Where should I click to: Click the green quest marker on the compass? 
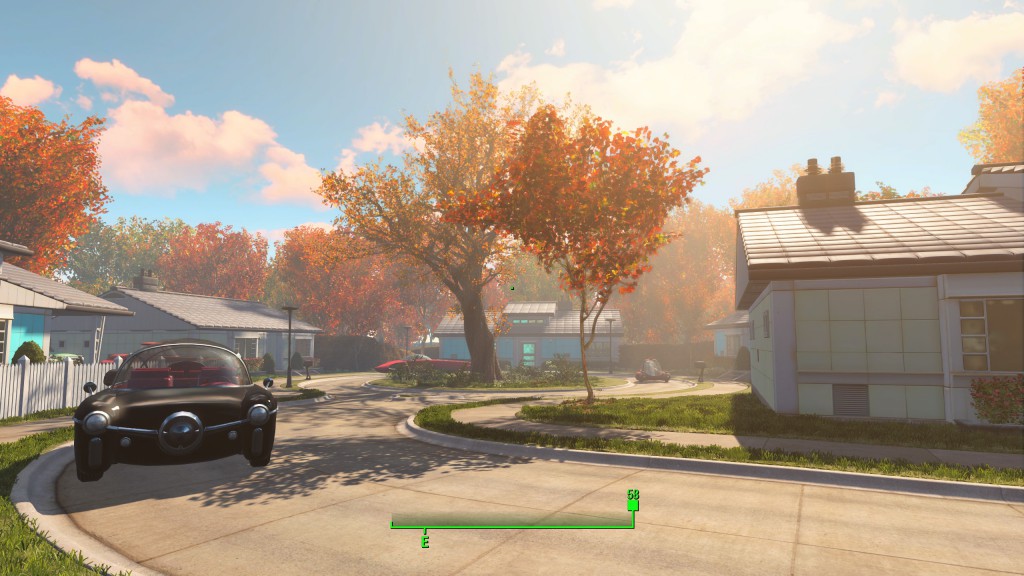(632, 505)
